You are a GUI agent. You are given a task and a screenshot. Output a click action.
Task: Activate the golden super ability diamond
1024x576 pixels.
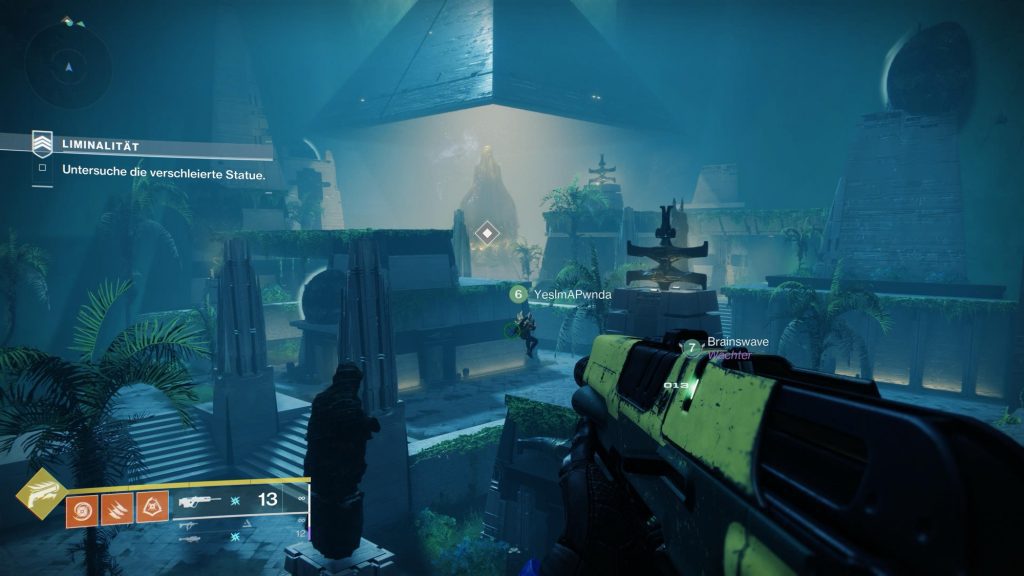[40, 495]
